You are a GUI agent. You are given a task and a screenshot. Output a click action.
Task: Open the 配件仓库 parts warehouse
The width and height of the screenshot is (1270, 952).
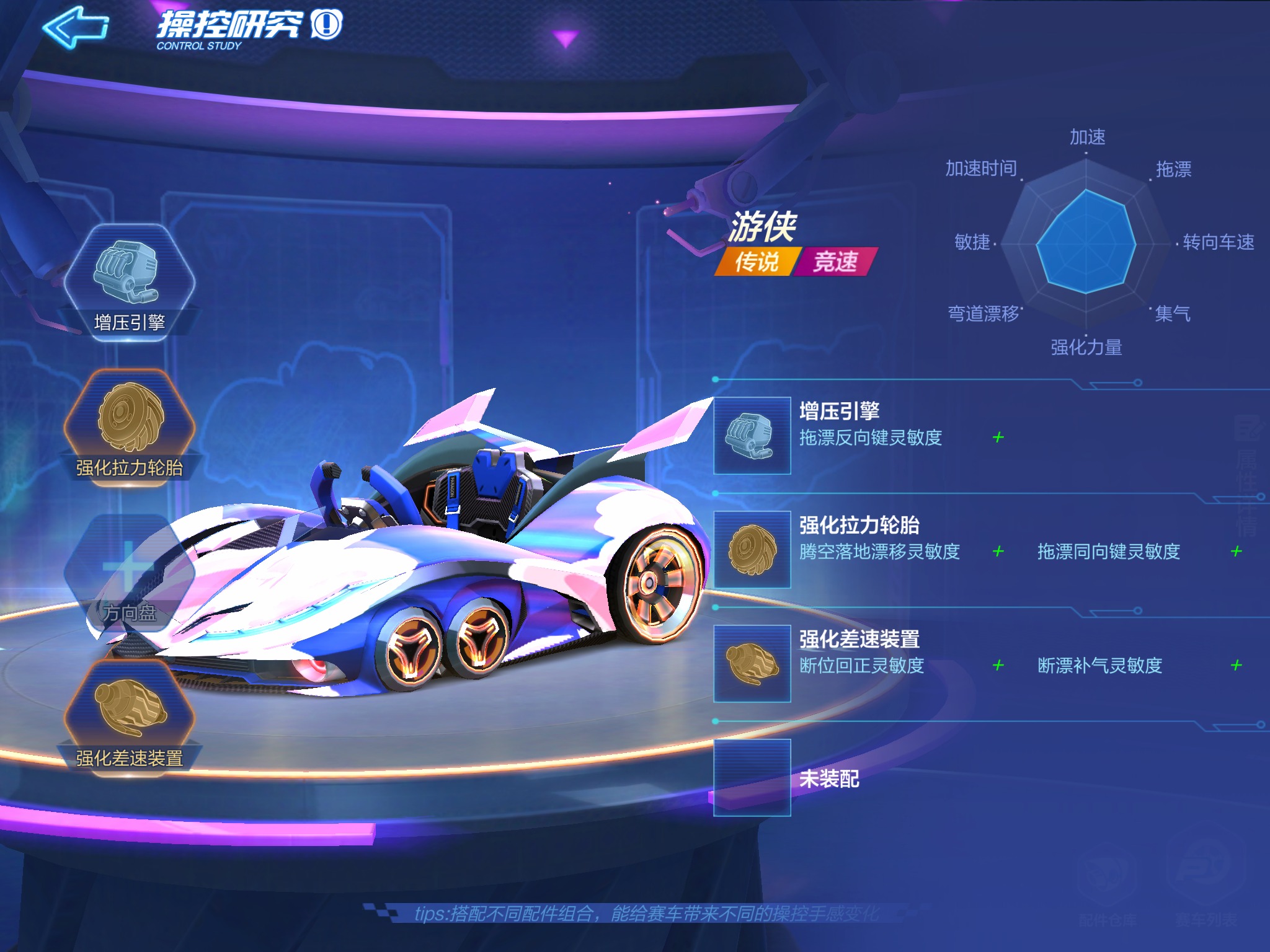point(1108,888)
